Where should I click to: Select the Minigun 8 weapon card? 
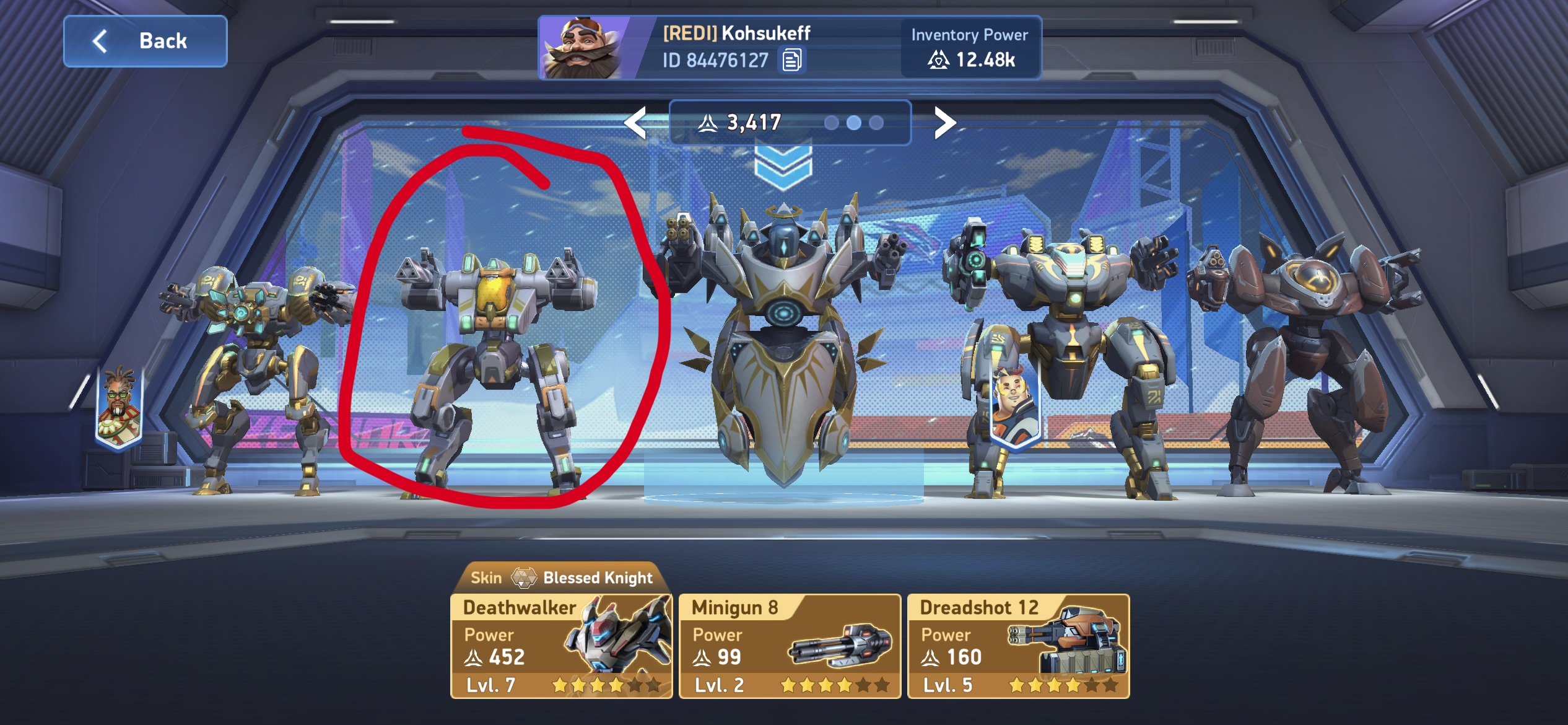(x=790, y=646)
